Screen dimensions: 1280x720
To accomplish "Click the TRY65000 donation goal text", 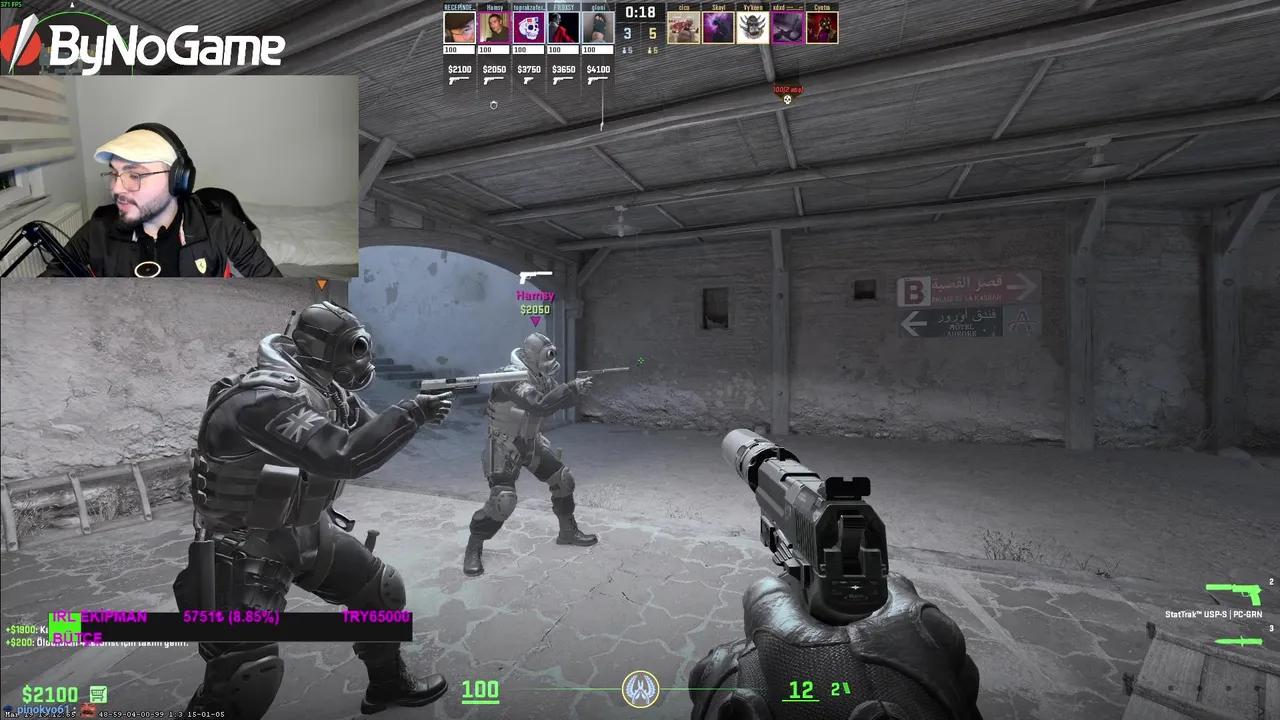I will pos(375,616).
